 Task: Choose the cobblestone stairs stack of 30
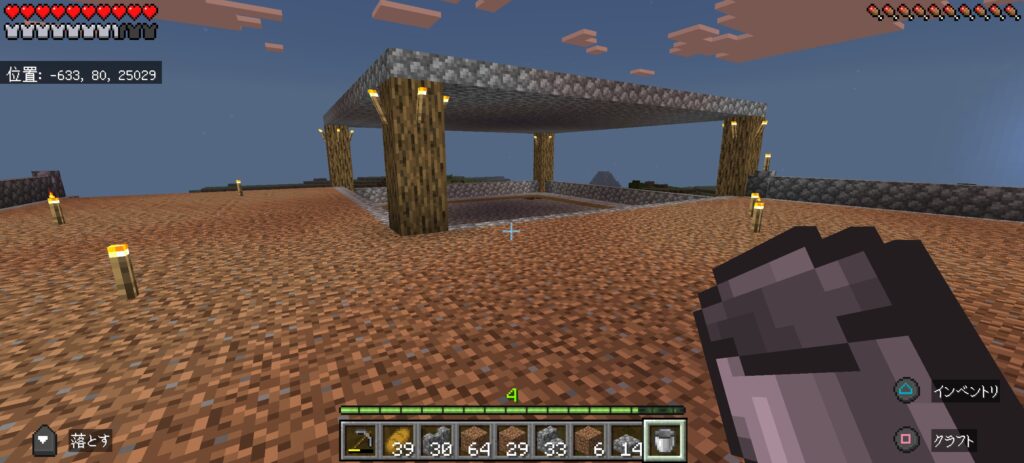click(x=436, y=440)
